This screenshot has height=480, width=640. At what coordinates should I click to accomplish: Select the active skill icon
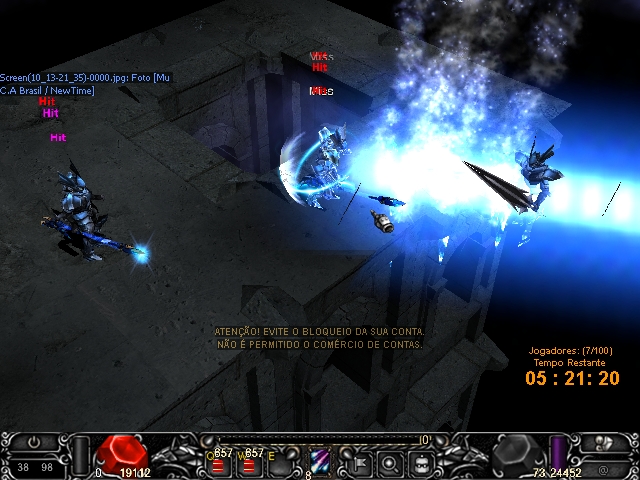(321, 462)
